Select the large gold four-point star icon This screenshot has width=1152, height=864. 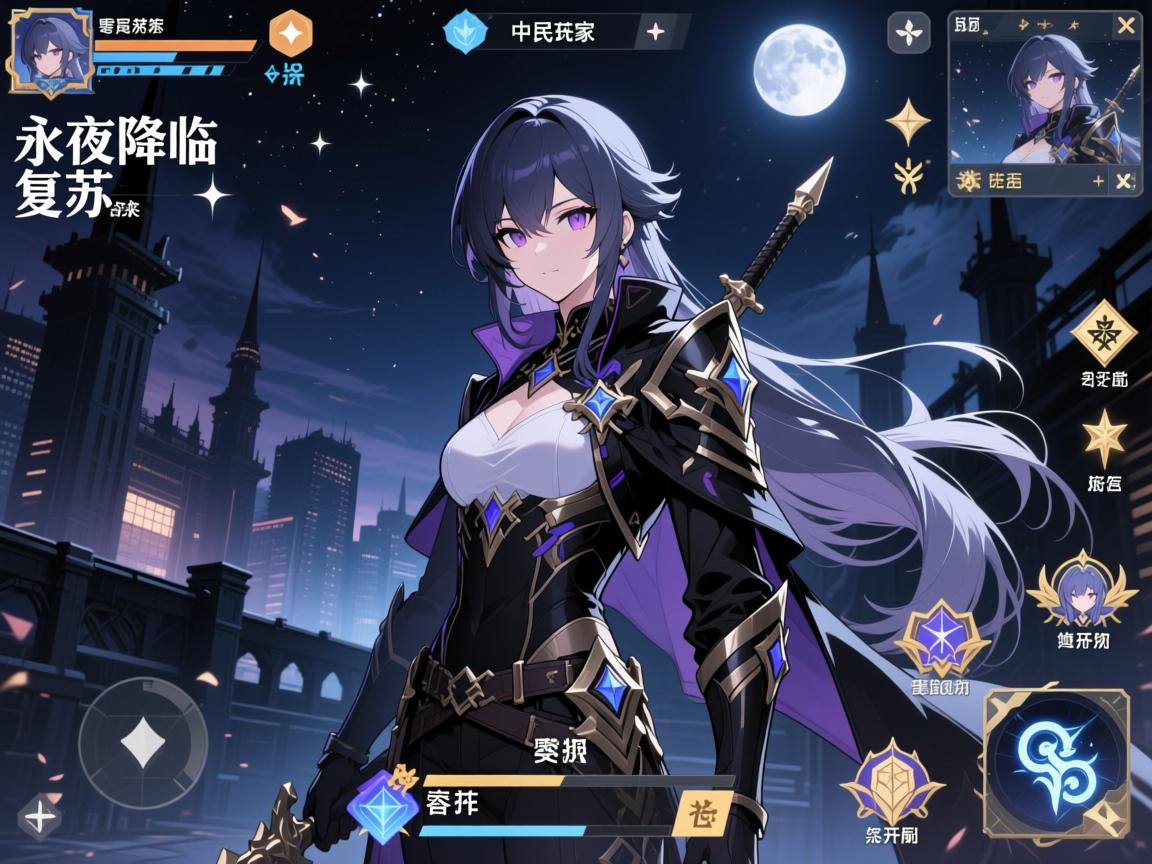908,121
